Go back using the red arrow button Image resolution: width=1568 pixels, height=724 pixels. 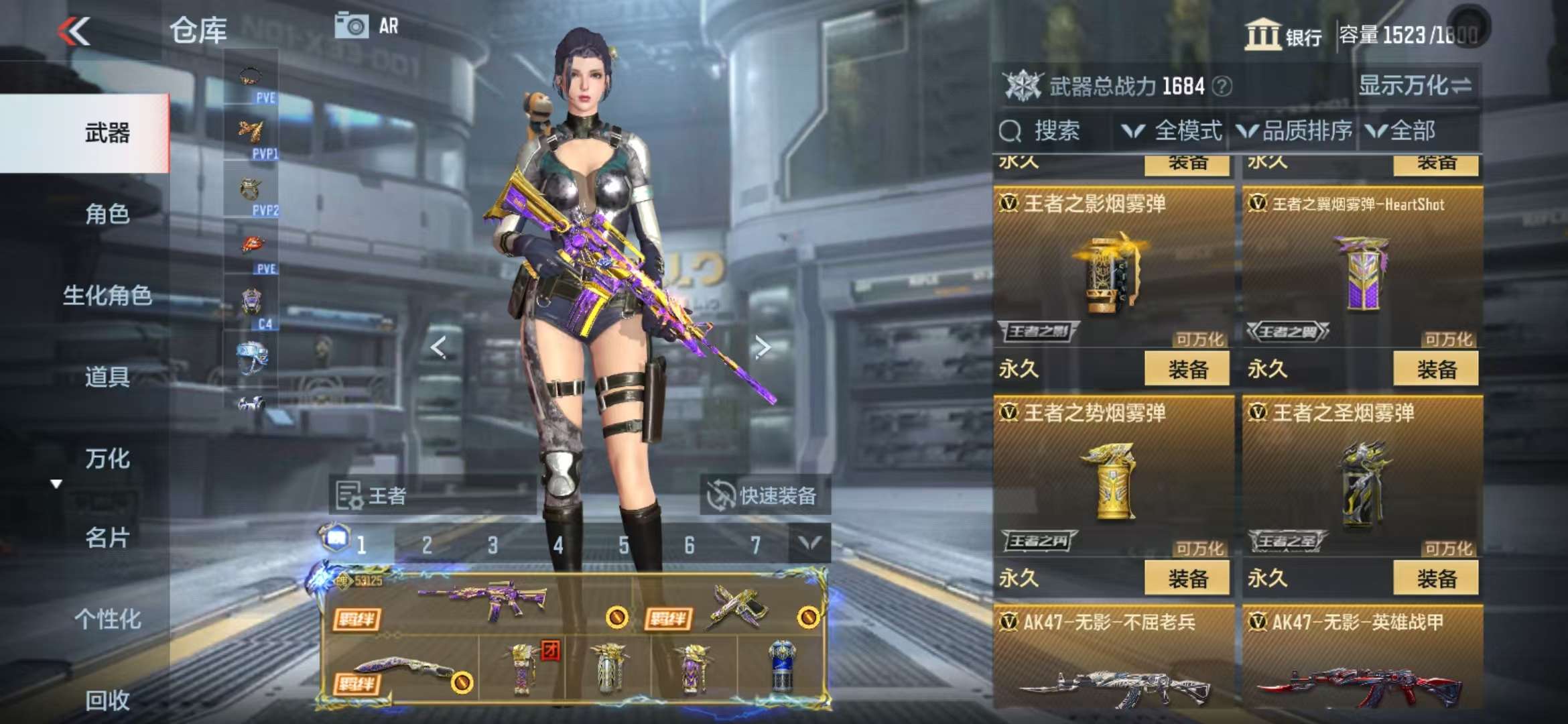74,32
